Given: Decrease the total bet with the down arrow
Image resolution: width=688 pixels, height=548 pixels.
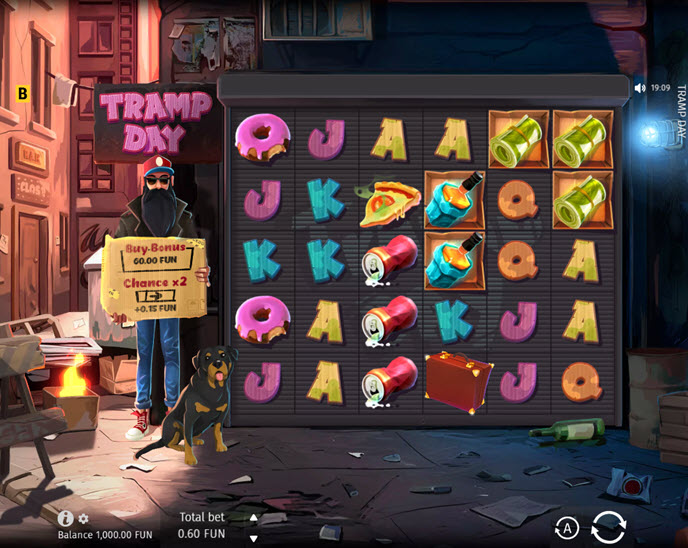Looking at the screenshot, I should pos(253,538).
